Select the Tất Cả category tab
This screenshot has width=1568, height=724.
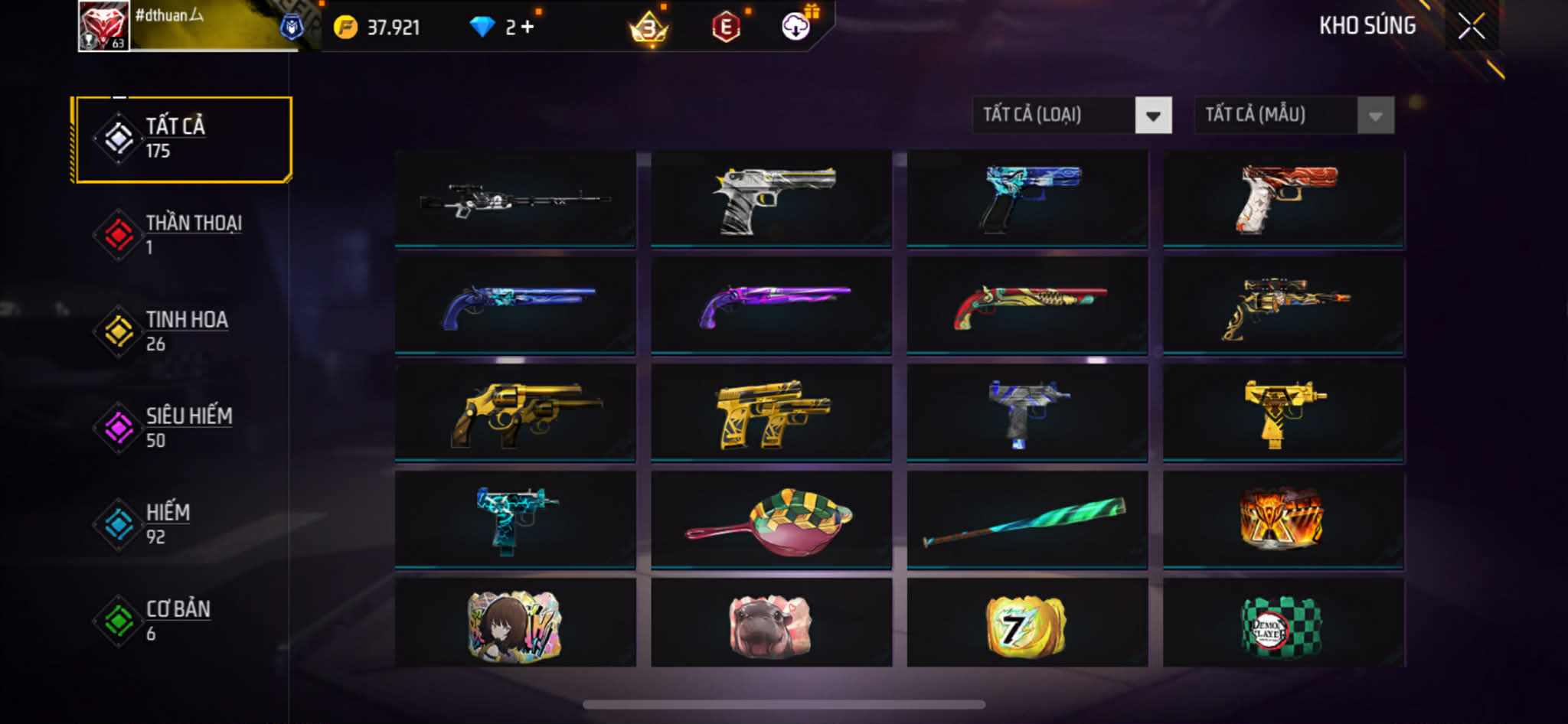[182, 139]
